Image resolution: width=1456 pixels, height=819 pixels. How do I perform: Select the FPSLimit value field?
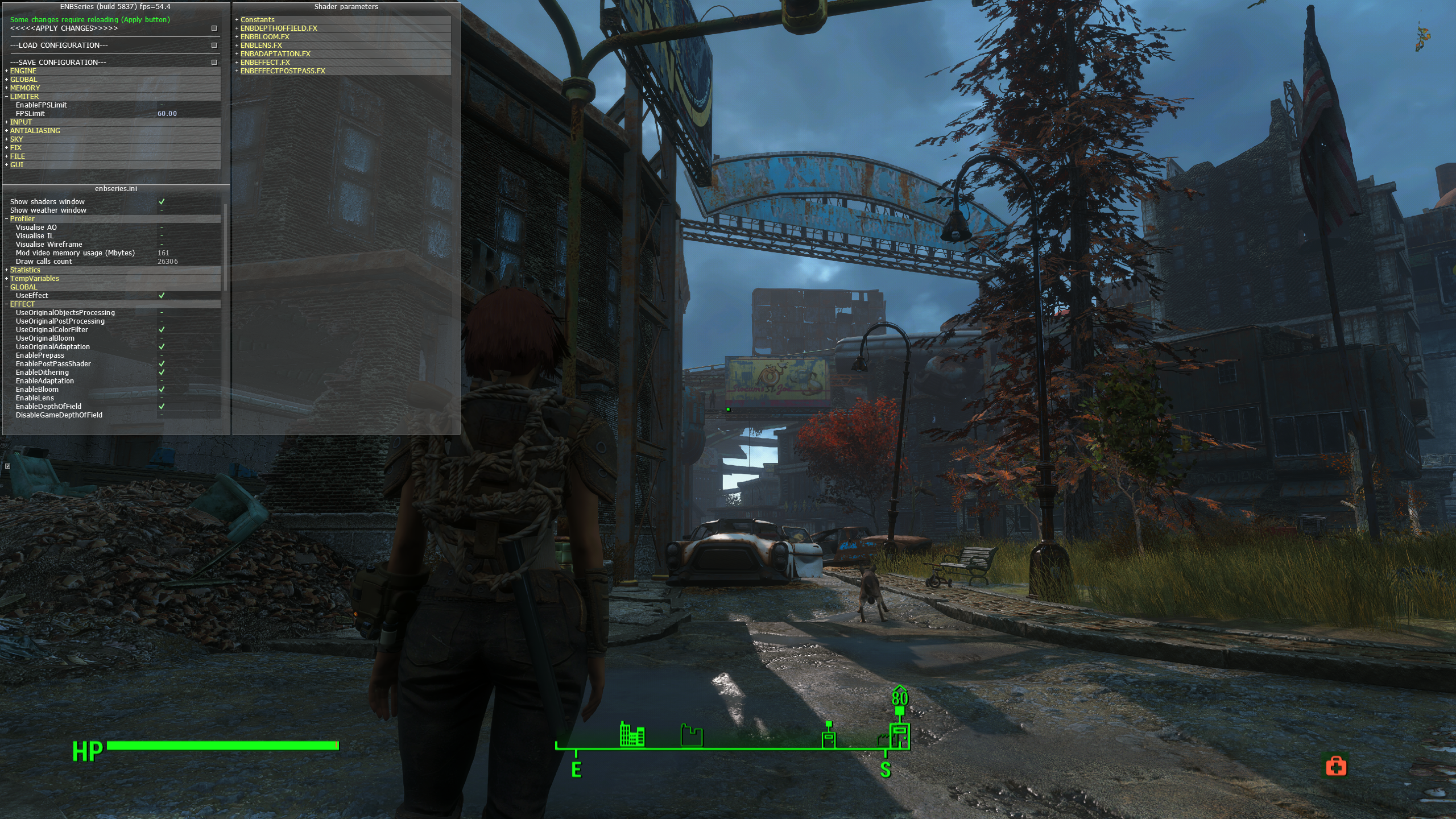[167, 114]
